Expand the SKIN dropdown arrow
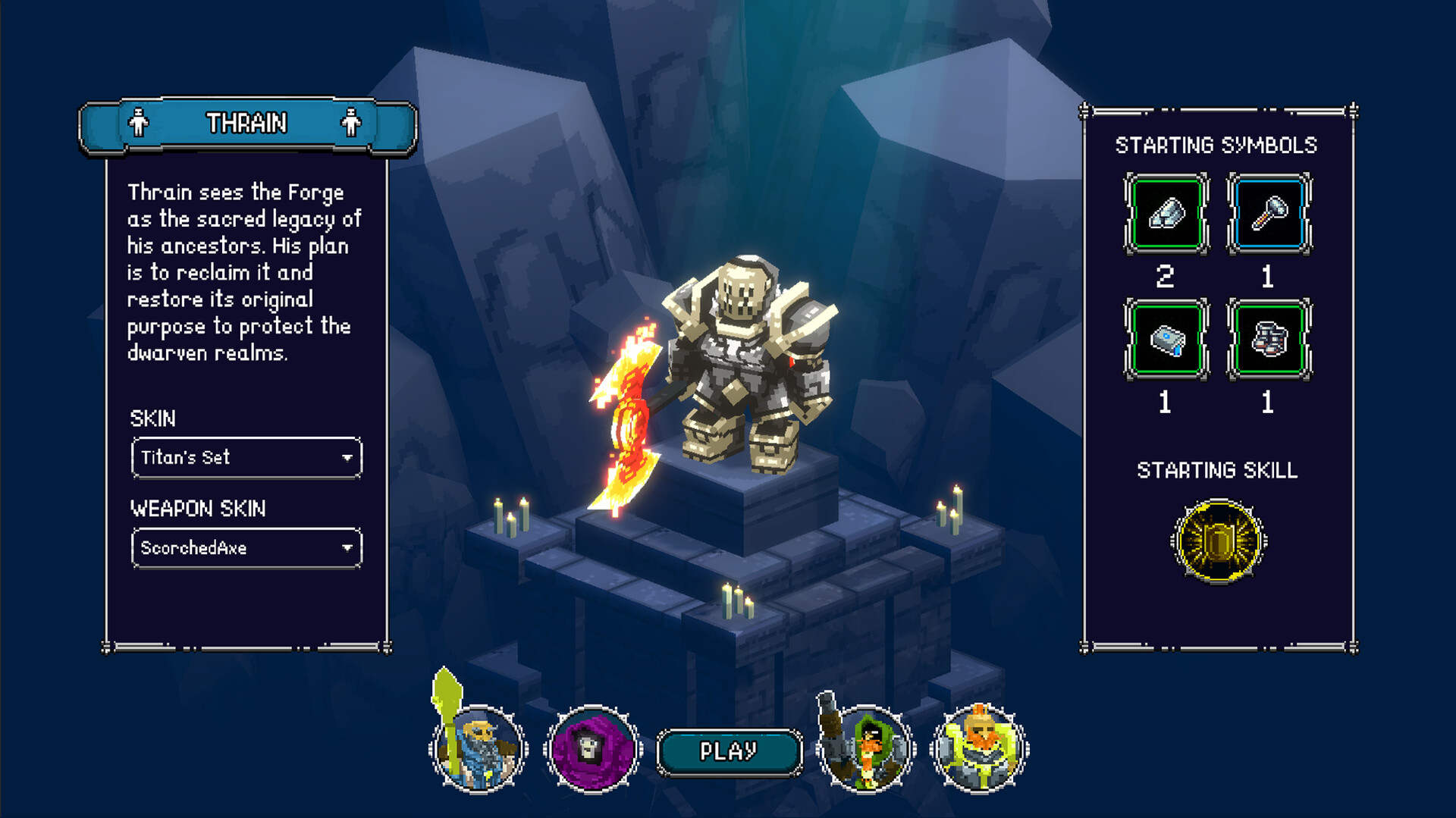Screen dimensions: 1456x818 tap(348, 458)
